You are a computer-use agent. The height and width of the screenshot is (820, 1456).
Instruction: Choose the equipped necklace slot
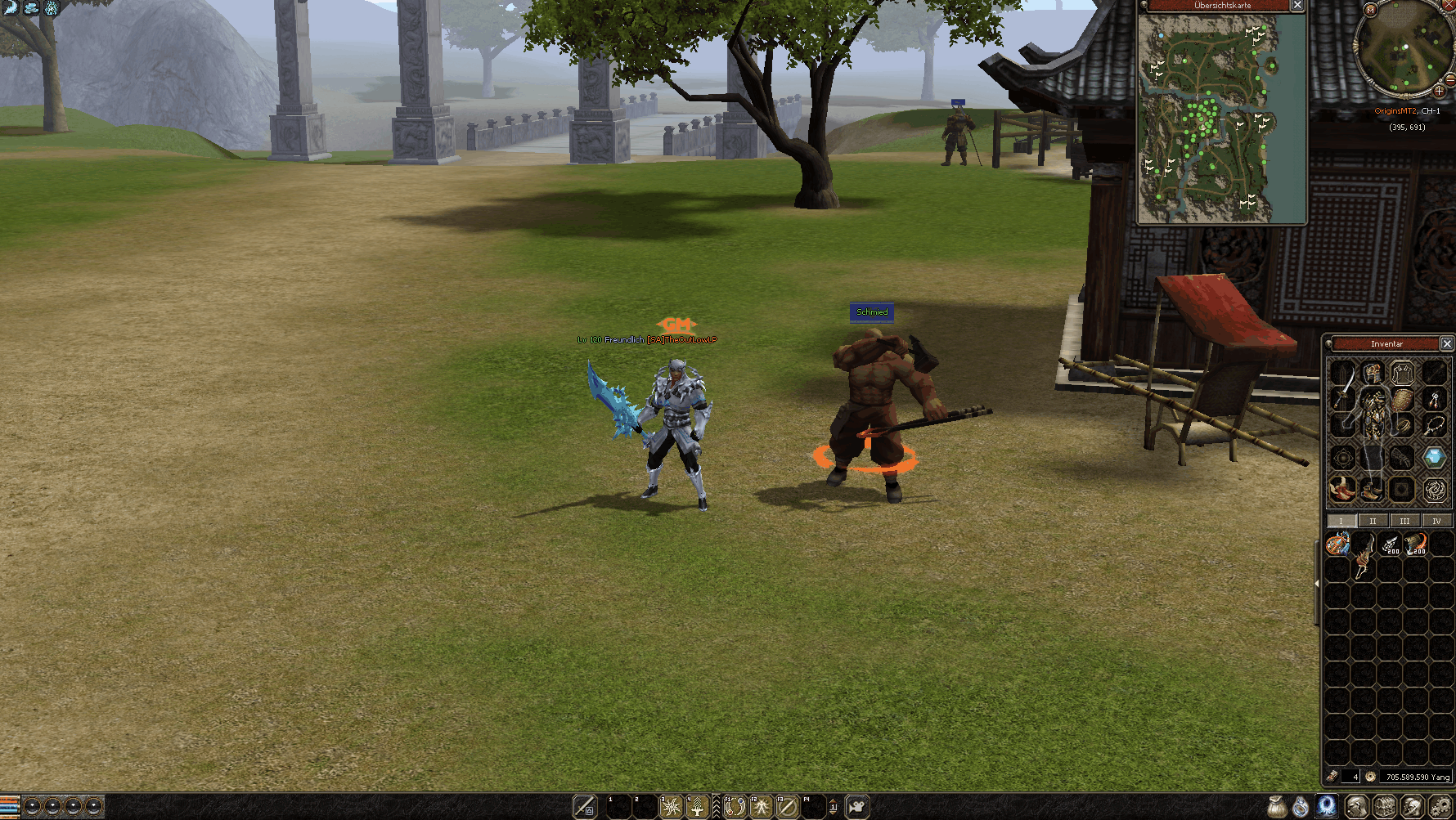(1434, 426)
